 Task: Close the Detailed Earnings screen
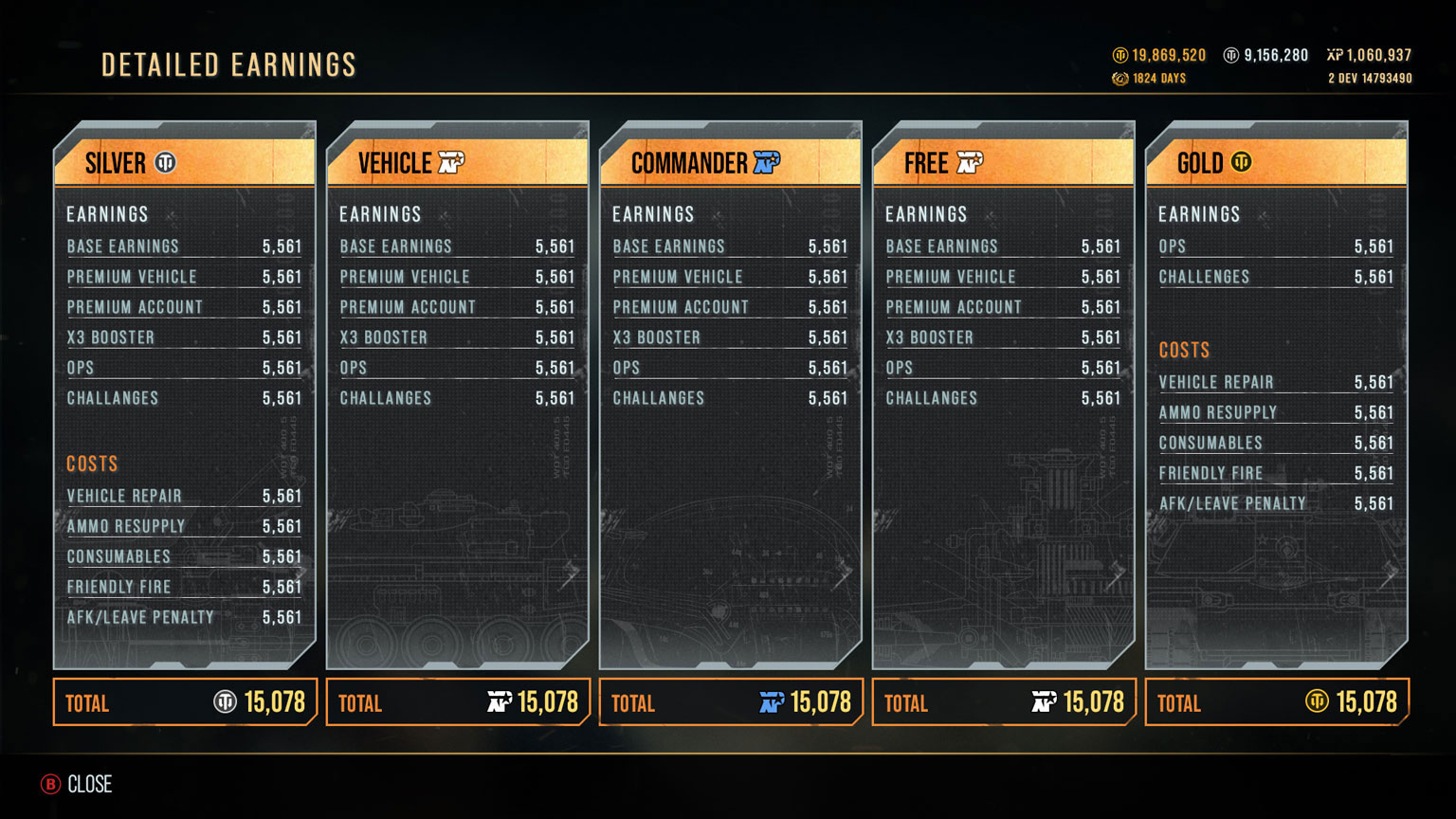(77, 784)
